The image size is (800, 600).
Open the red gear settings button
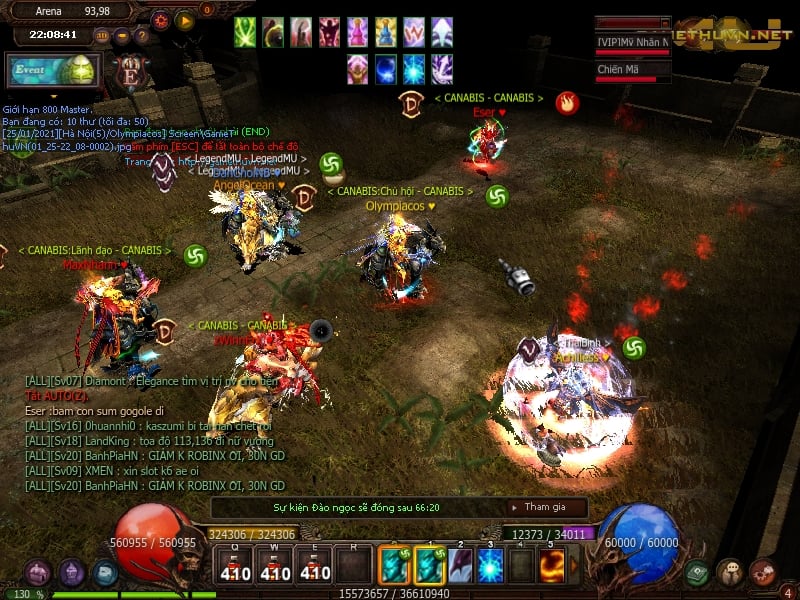tap(161, 20)
